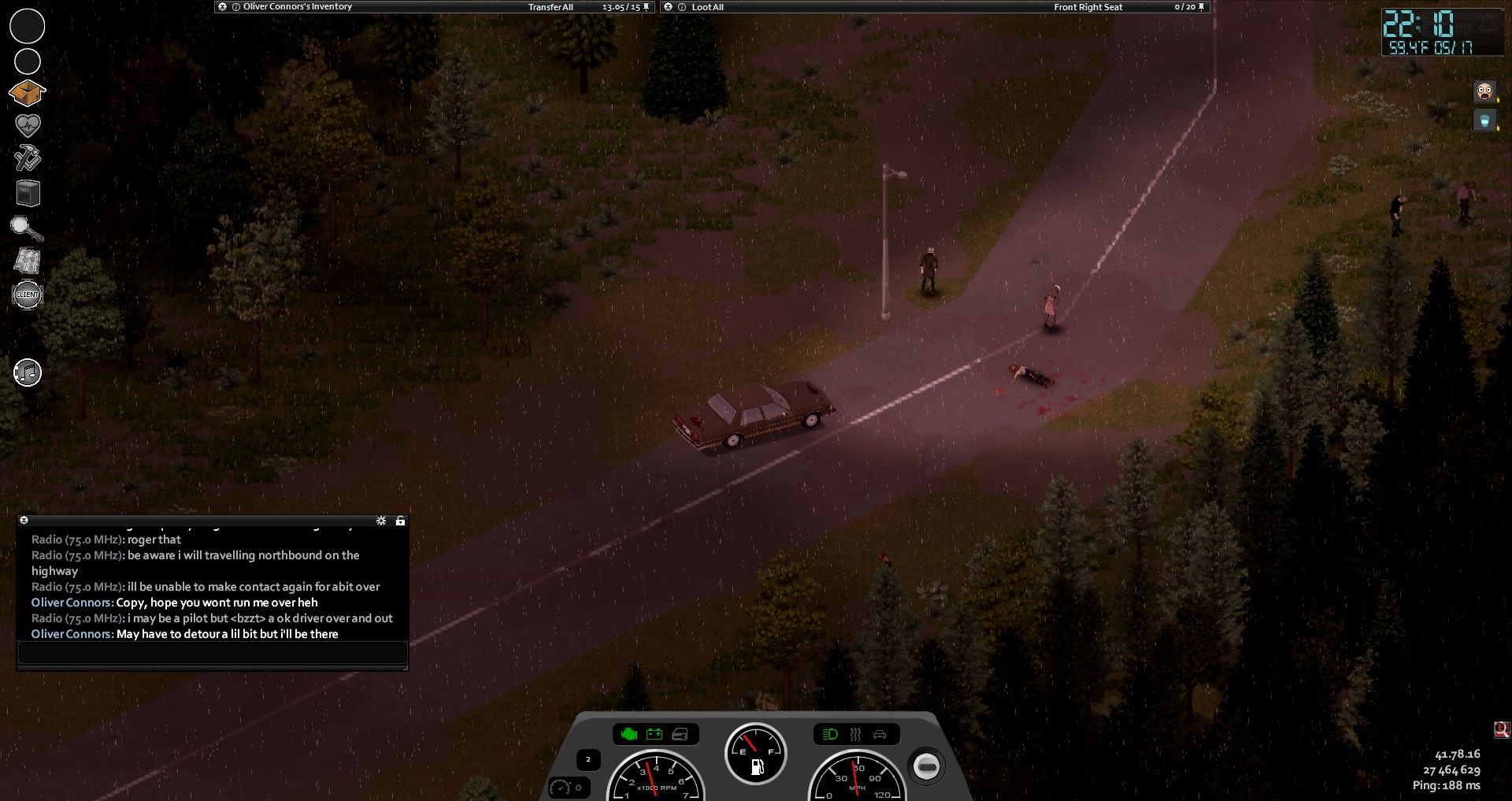Pin the Front Right Seat loot panel
The width and height of the screenshot is (1512, 801).
click(1202, 6)
